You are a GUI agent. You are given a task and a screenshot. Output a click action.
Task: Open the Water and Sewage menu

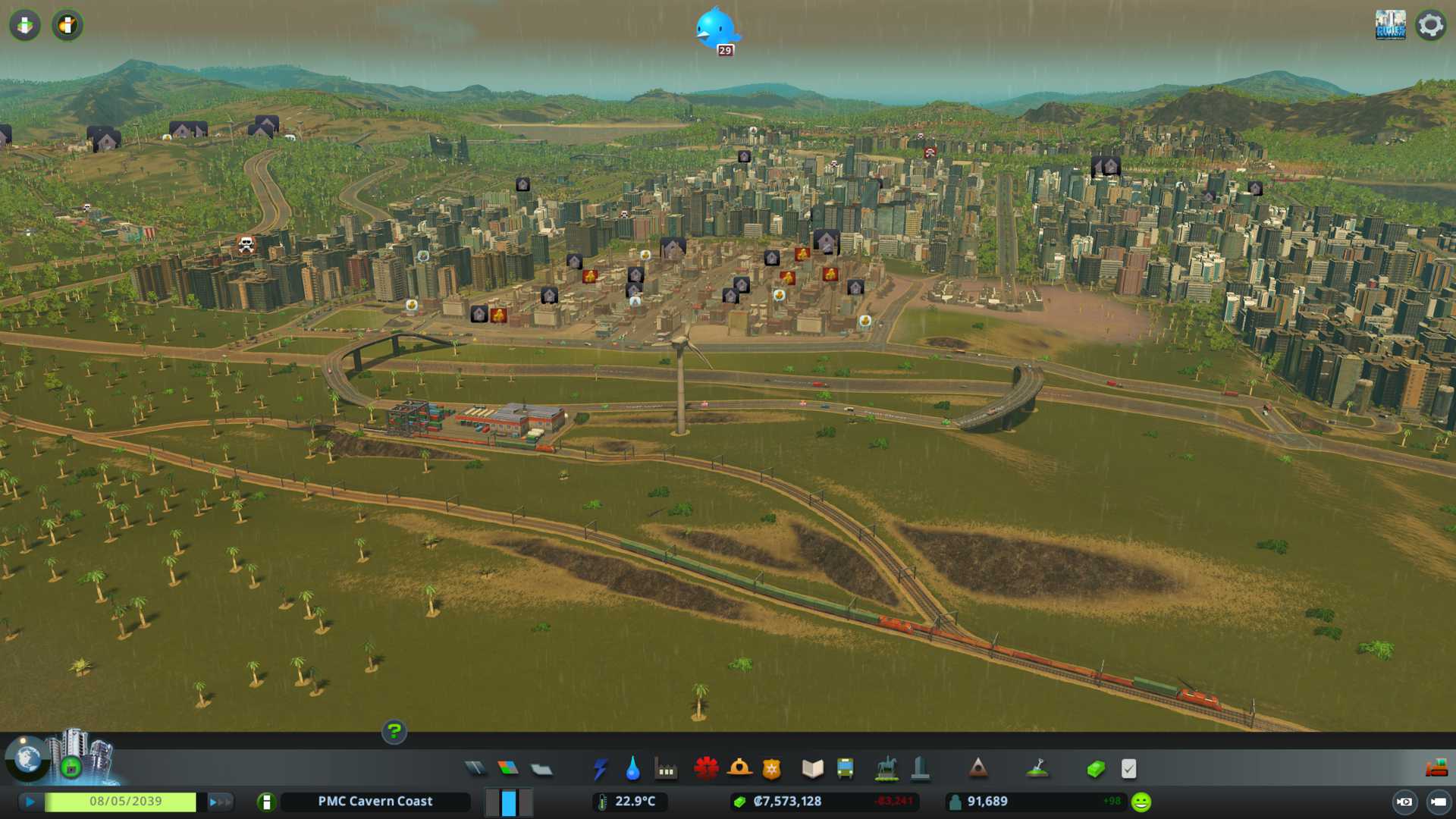coord(632,769)
